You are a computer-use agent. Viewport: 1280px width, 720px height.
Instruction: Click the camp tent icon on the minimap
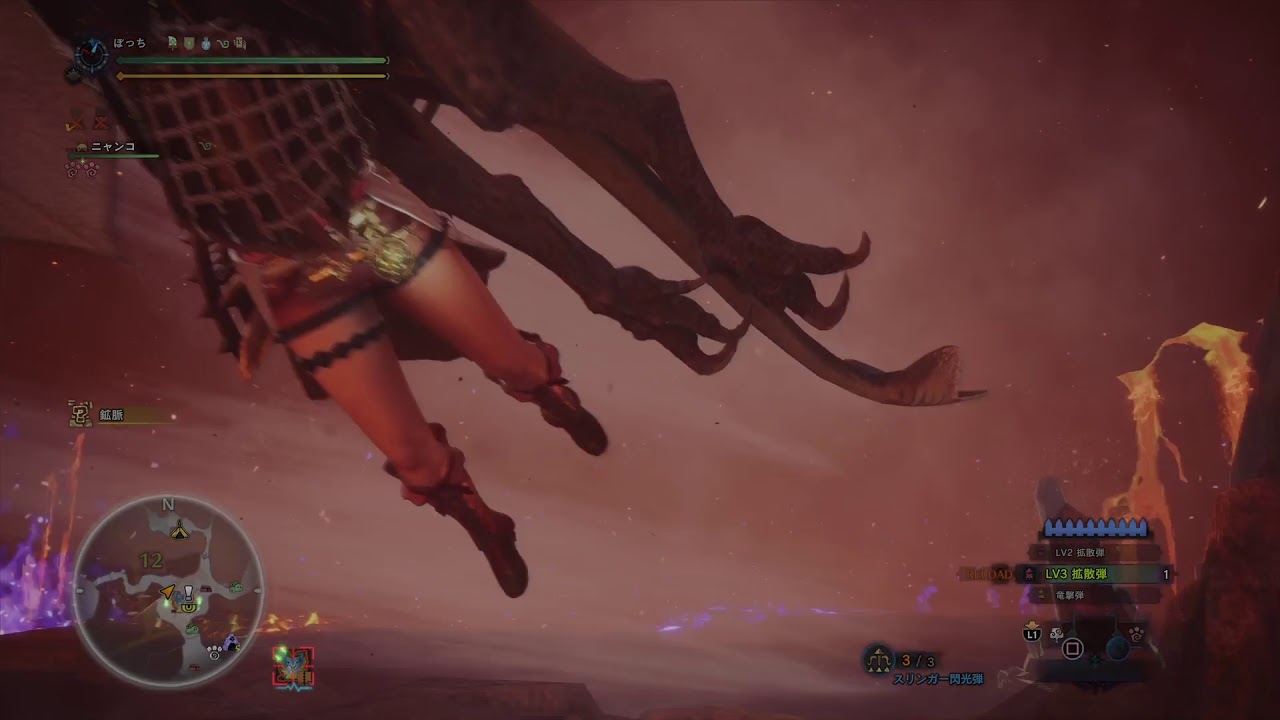tap(180, 531)
